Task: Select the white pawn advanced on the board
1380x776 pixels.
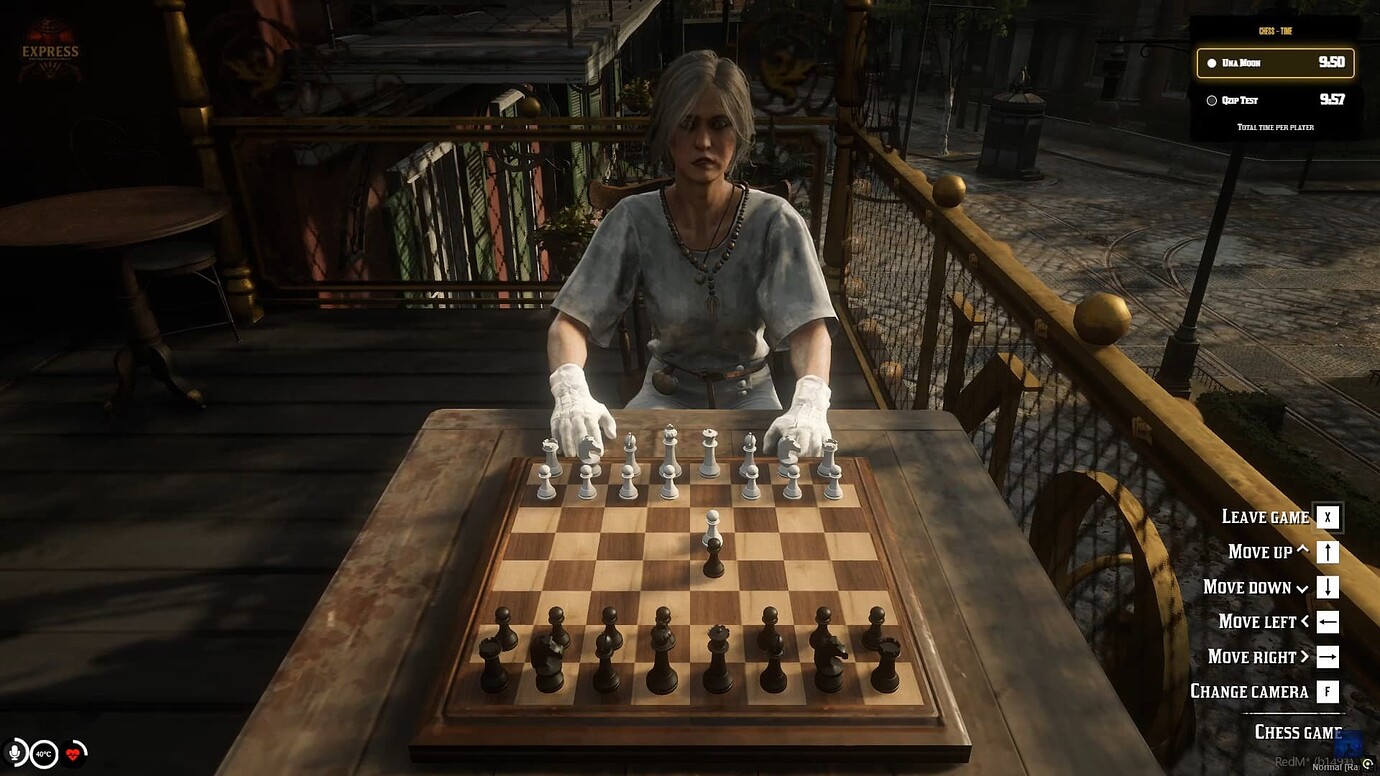Action: 713,527
